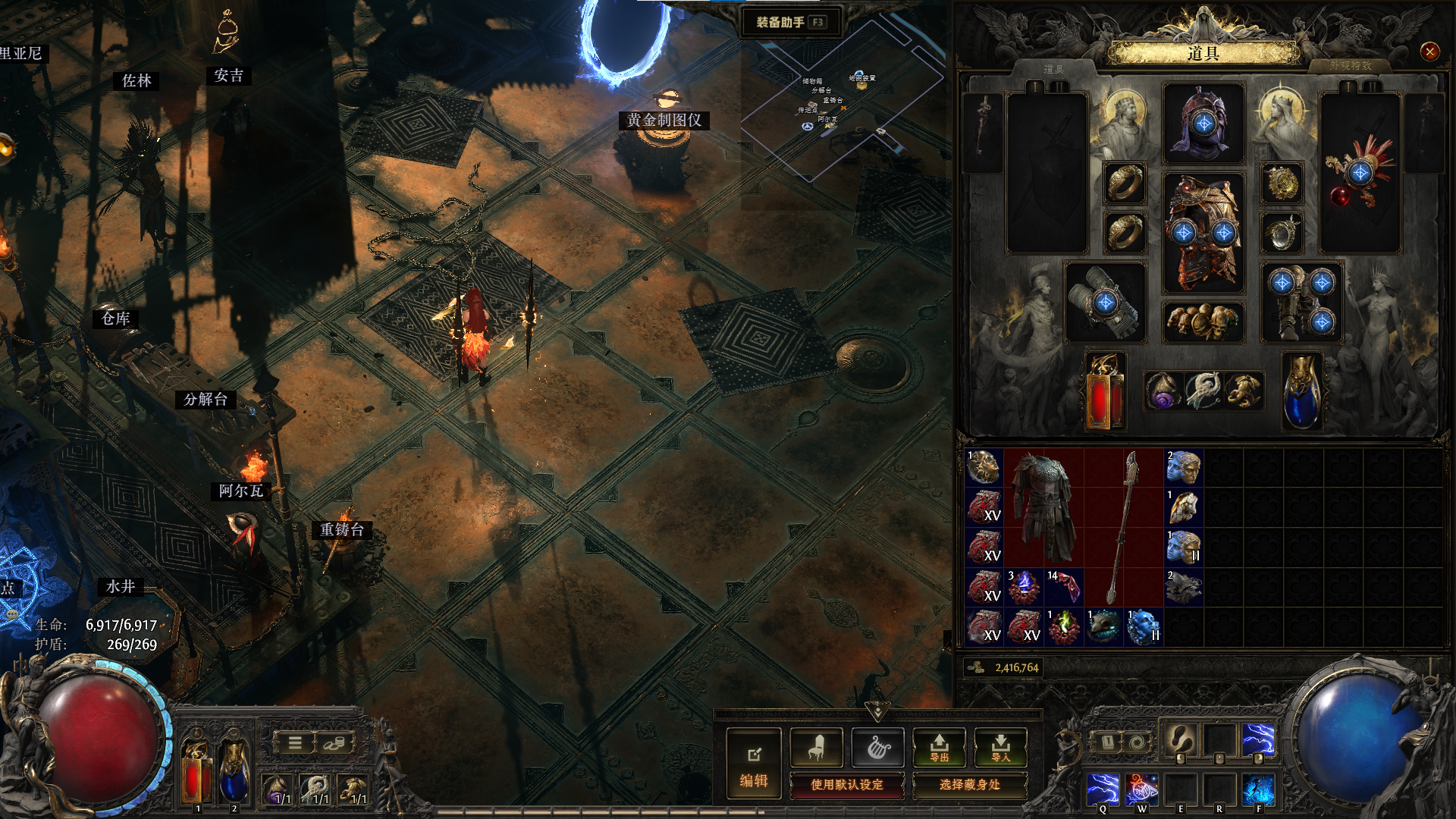1456x819 pixels.
Task: Click the 导入 import button
Action: (1000, 748)
